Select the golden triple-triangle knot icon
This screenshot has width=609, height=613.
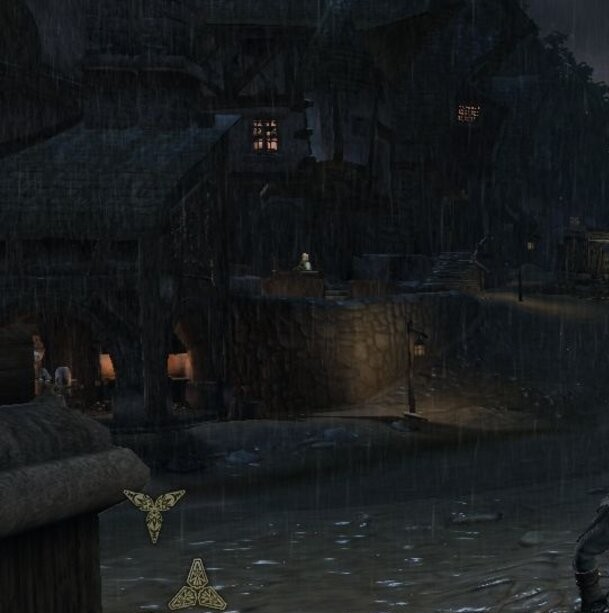coord(197,587)
